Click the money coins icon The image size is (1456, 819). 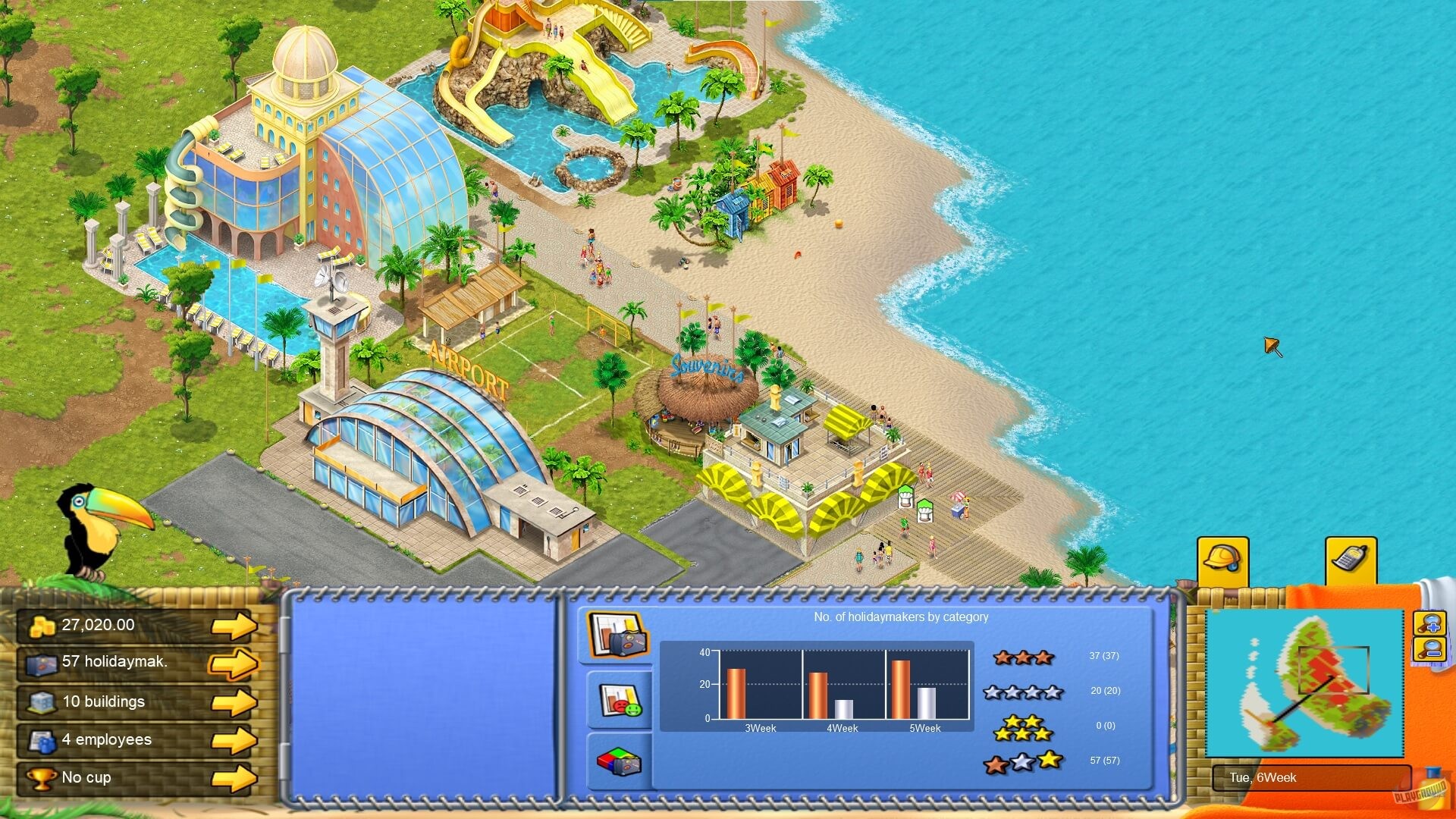tap(39, 625)
